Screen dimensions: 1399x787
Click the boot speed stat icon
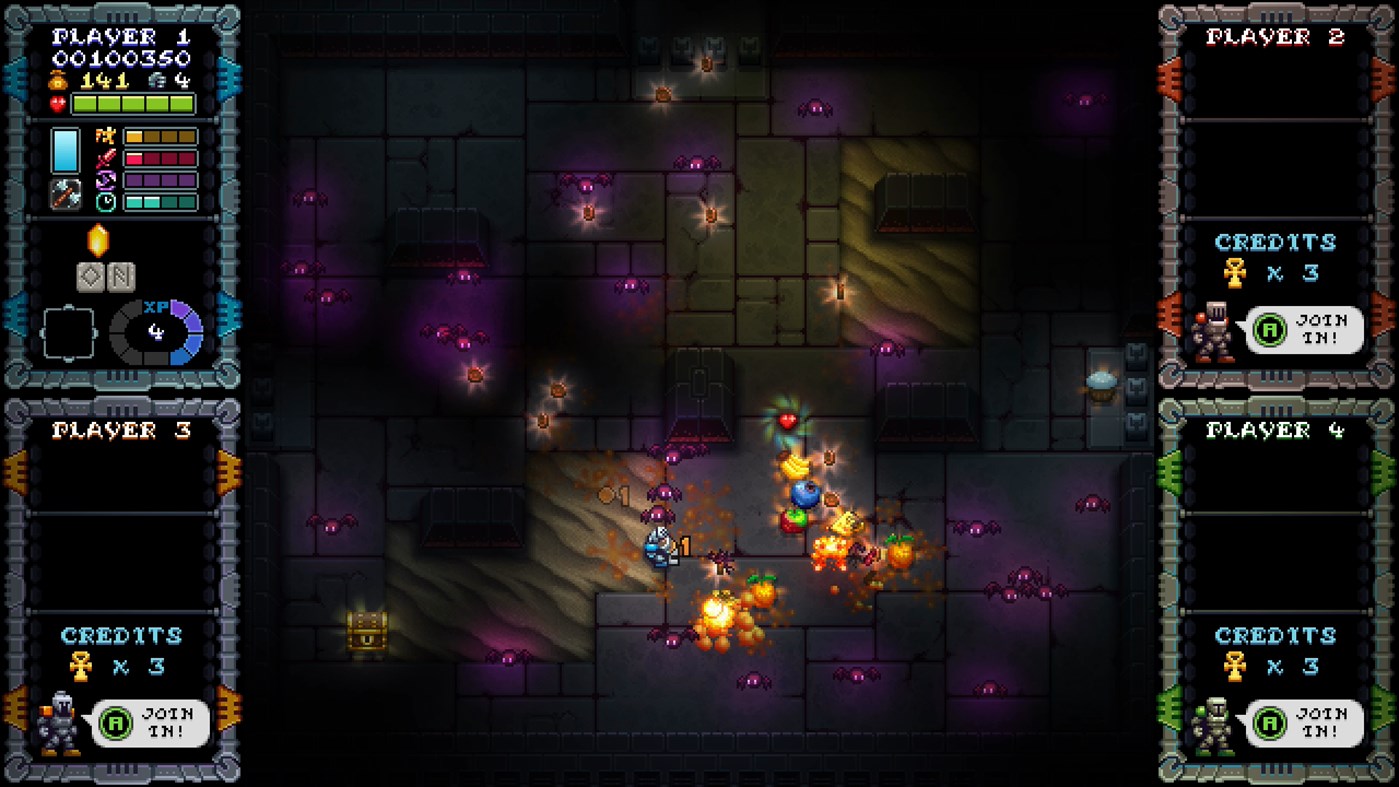tap(104, 180)
